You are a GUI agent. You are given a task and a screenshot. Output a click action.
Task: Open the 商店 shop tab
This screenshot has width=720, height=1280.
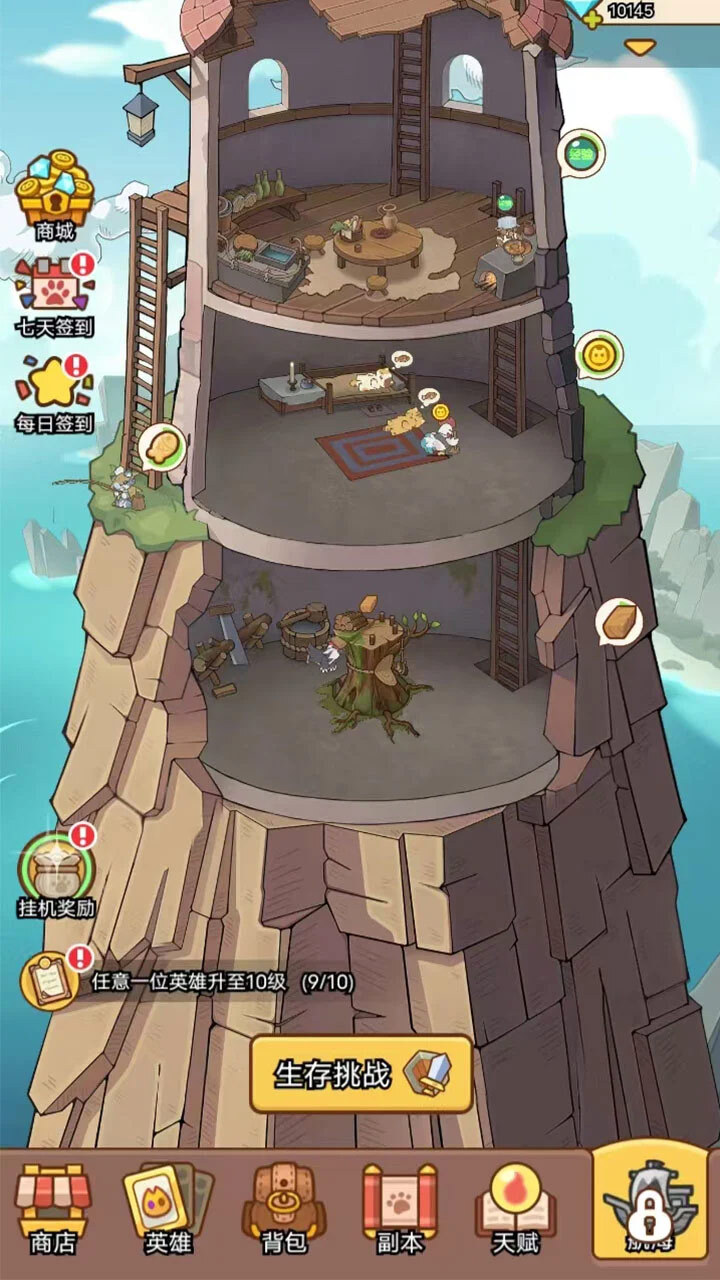coord(53,1207)
